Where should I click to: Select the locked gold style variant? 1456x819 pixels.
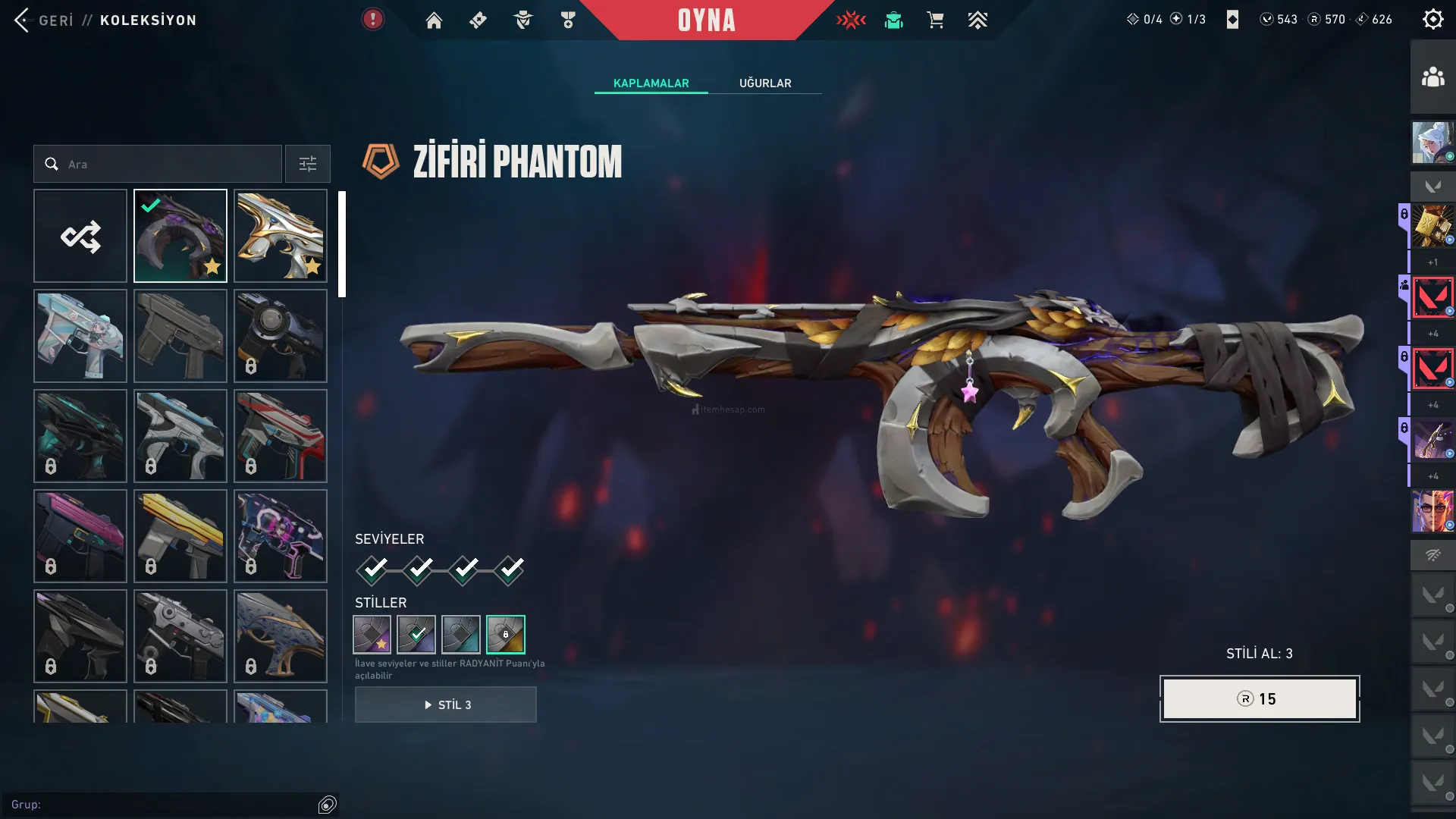(x=505, y=634)
